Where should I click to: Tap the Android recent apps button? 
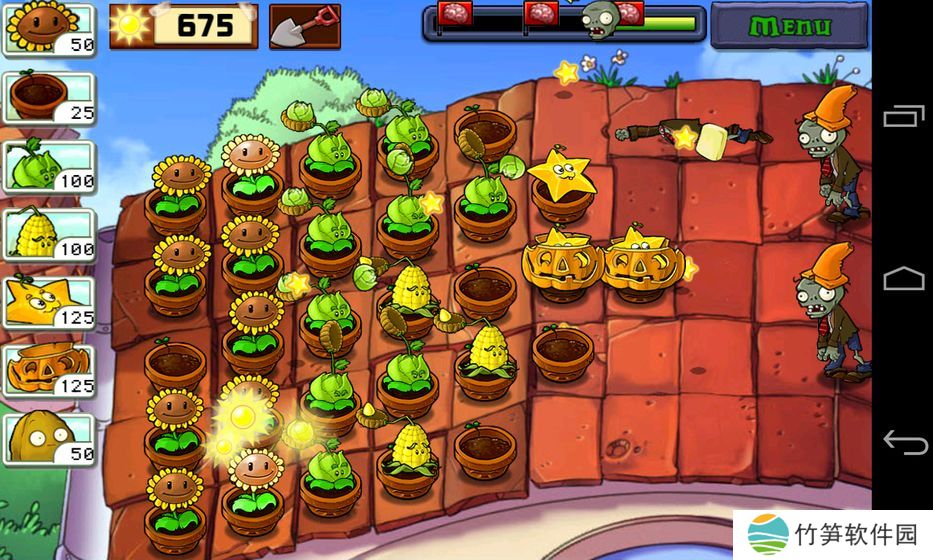(x=902, y=117)
